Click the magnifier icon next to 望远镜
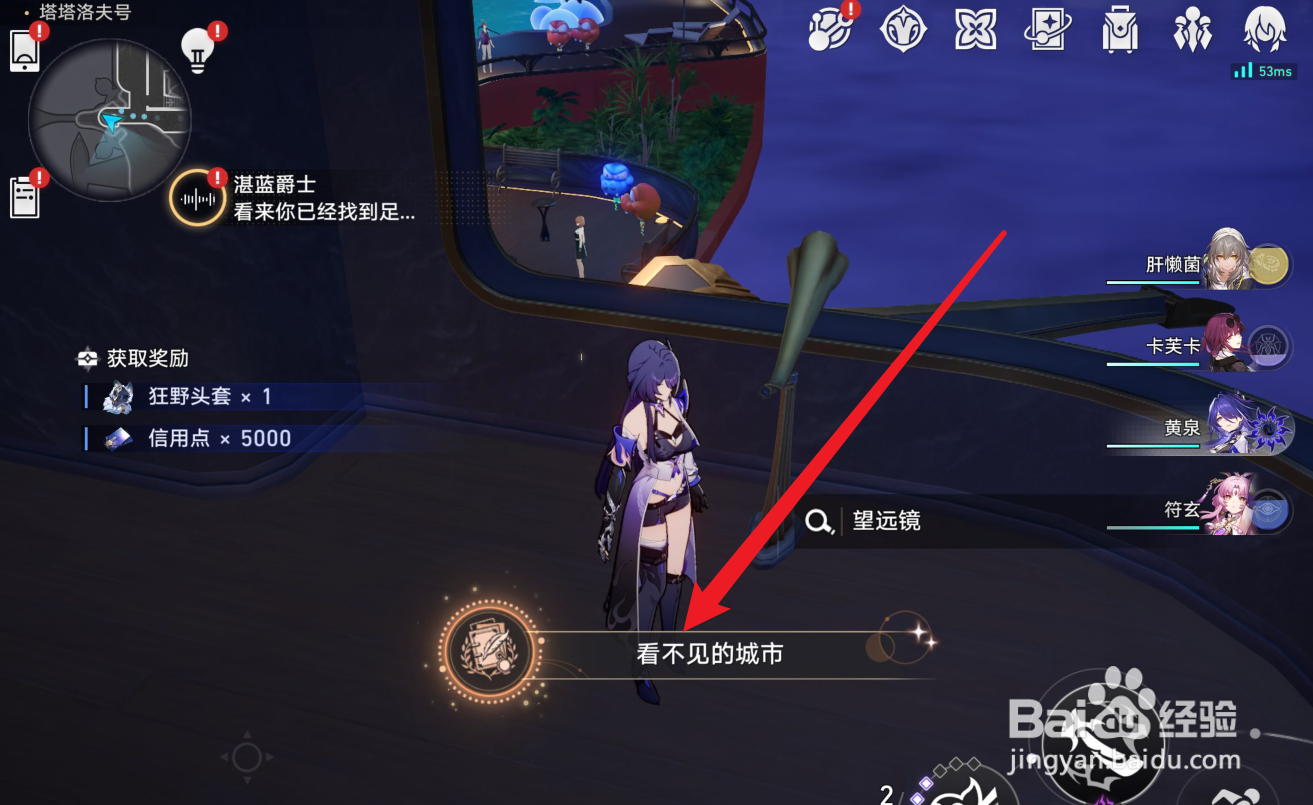1313x805 pixels. coord(820,522)
